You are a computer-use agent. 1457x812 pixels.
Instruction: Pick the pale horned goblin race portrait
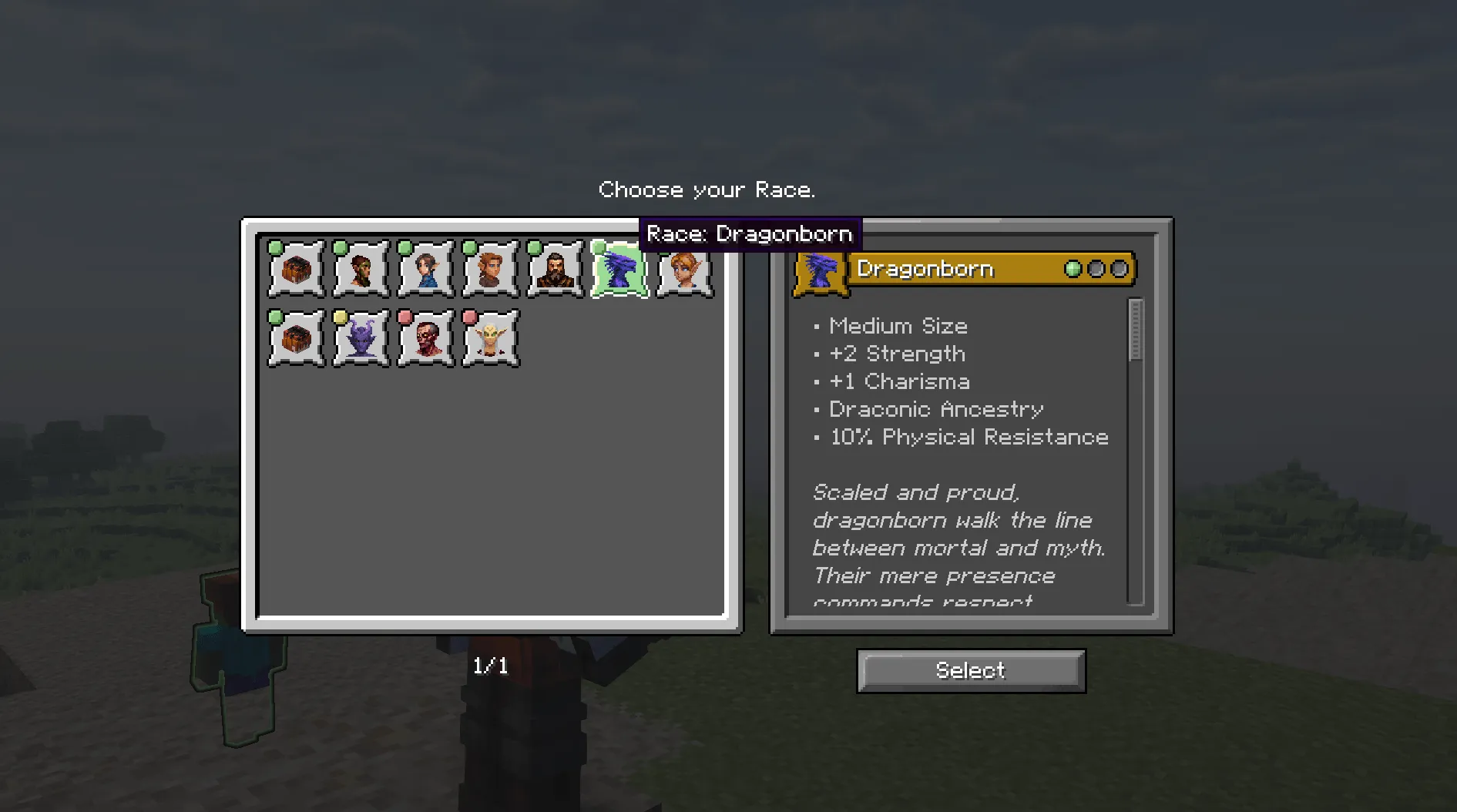click(x=489, y=337)
